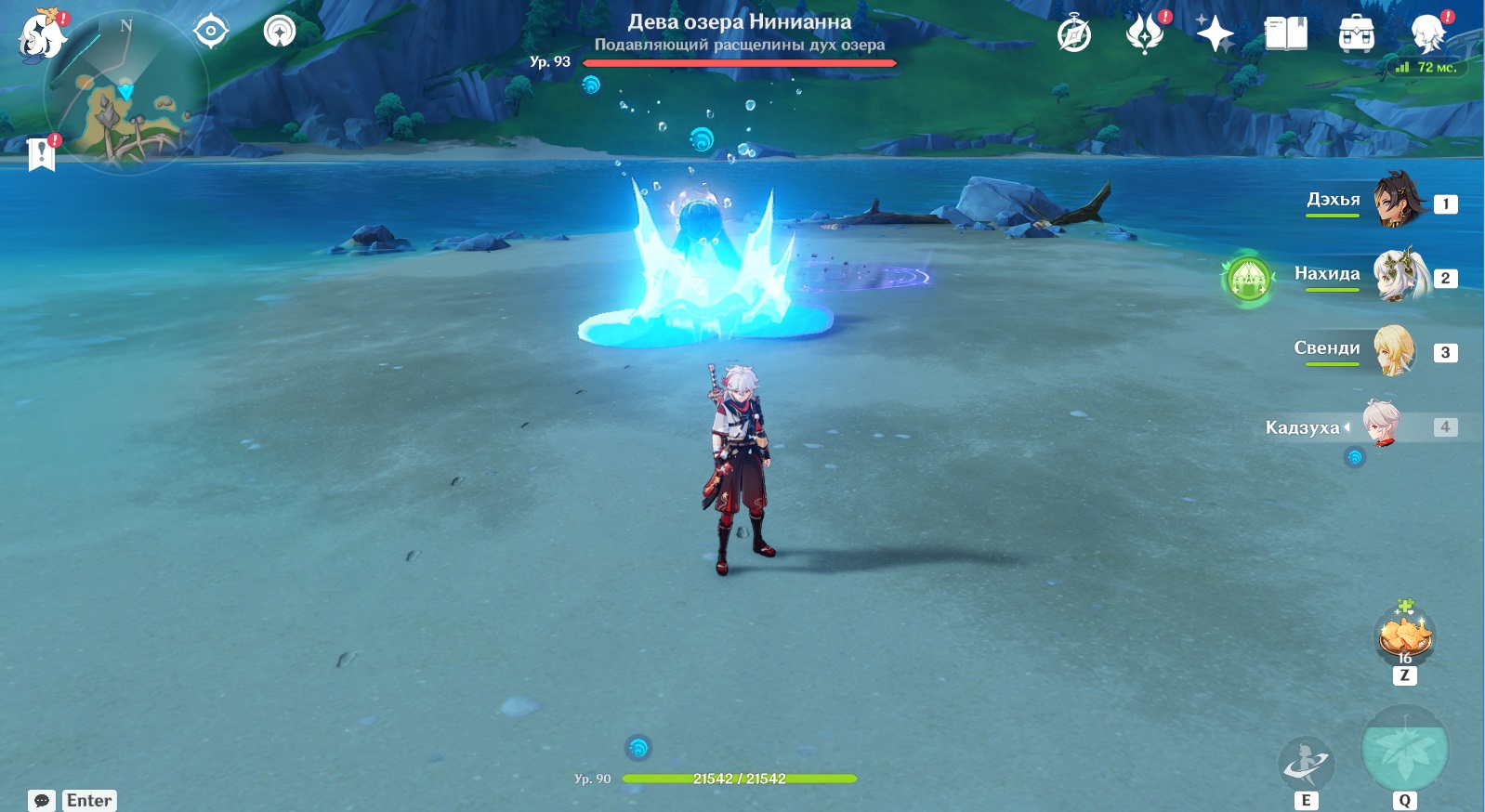Open the Character menu icon
Screen dimensions: 1485x812
click(x=1427, y=34)
